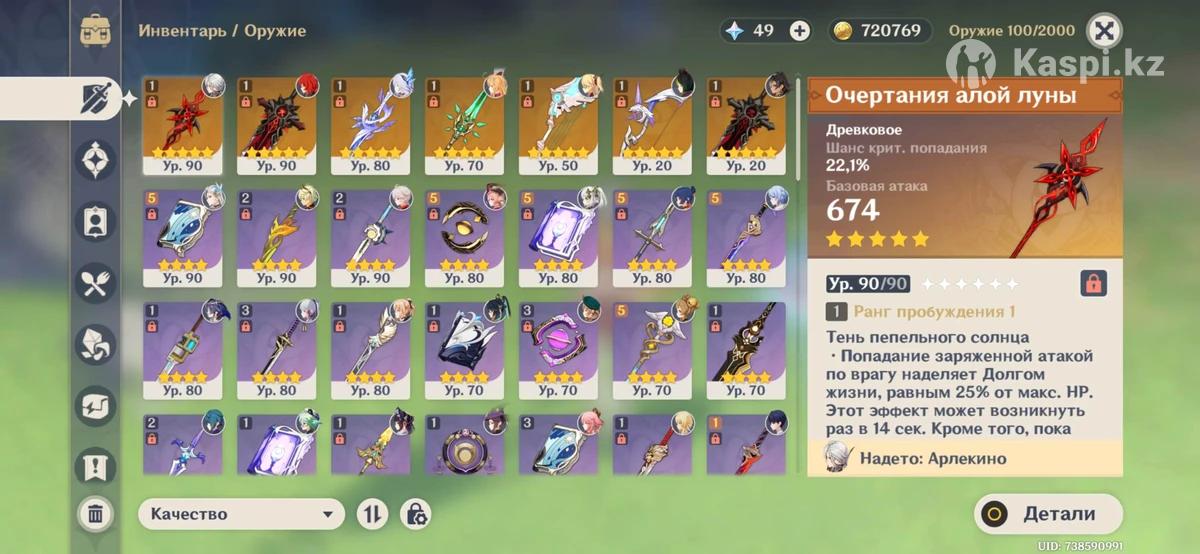This screenshot has height=554, width=1200.
Task: Toggle the sort order arrows button
Action: point(372,514)
